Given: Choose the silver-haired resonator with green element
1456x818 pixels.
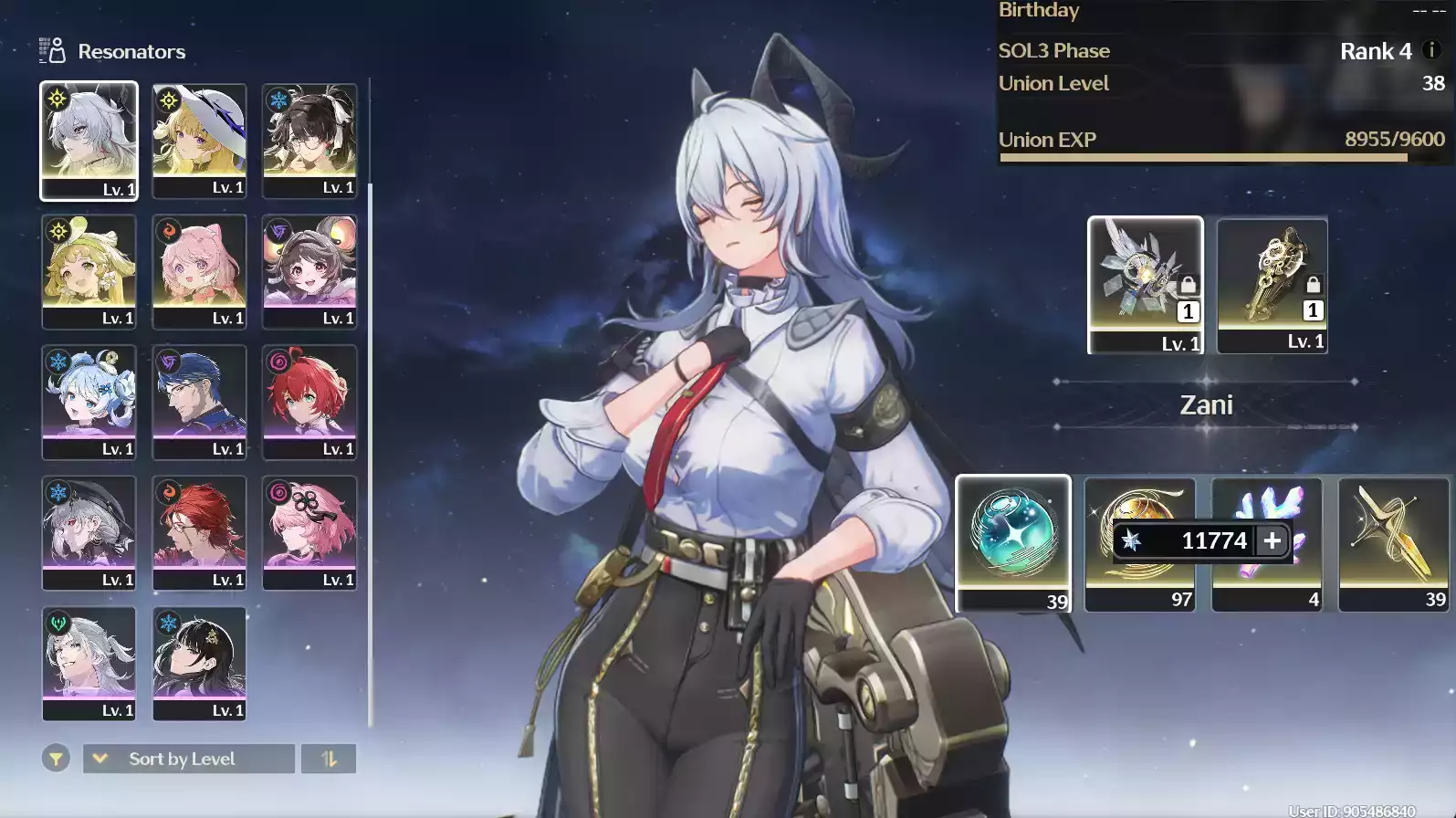Looking at the screenshot, I should click(x=89, y=663).
